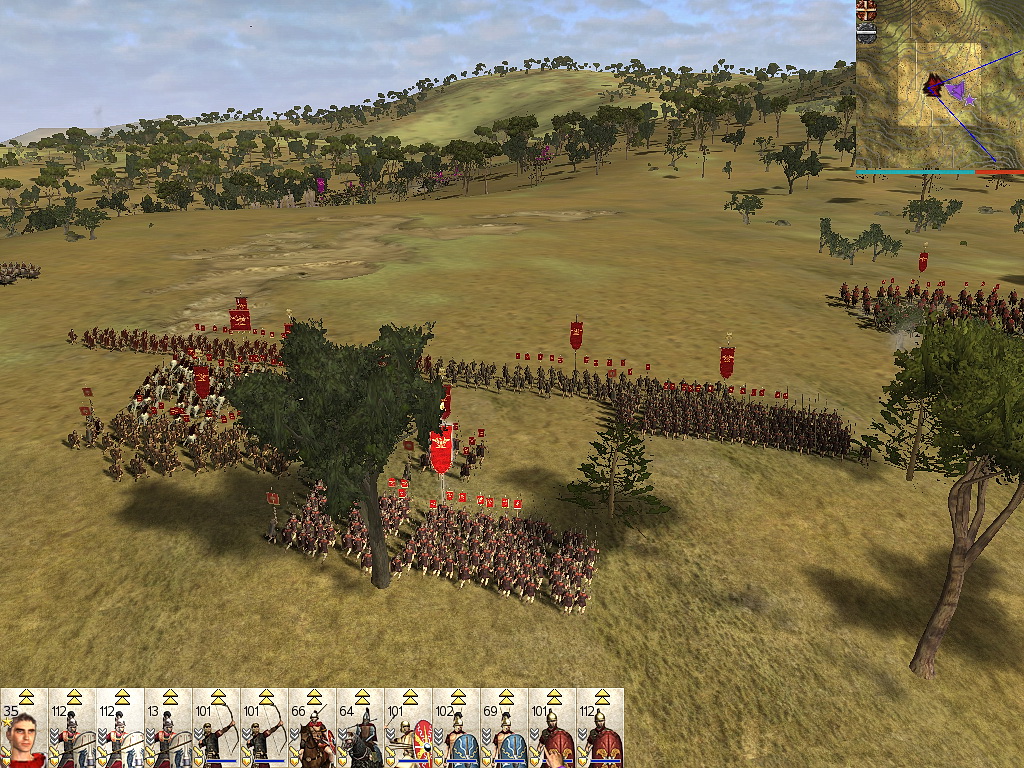
Task: Choose the 66-man cavalry unit card
Action: click(x=312, y=728)
